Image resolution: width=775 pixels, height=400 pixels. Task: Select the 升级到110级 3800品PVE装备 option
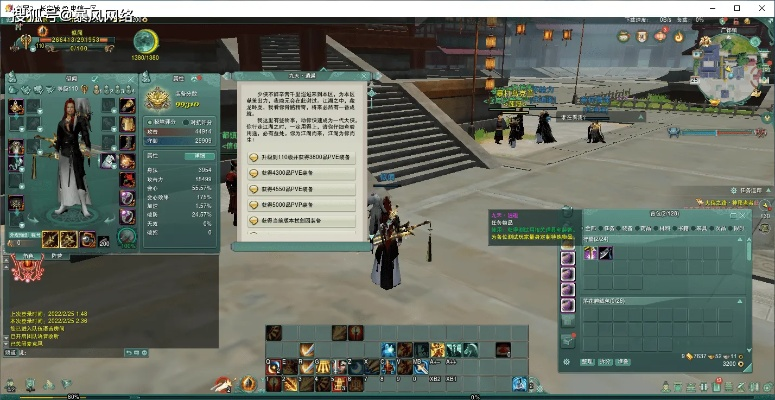coord(300,158)
